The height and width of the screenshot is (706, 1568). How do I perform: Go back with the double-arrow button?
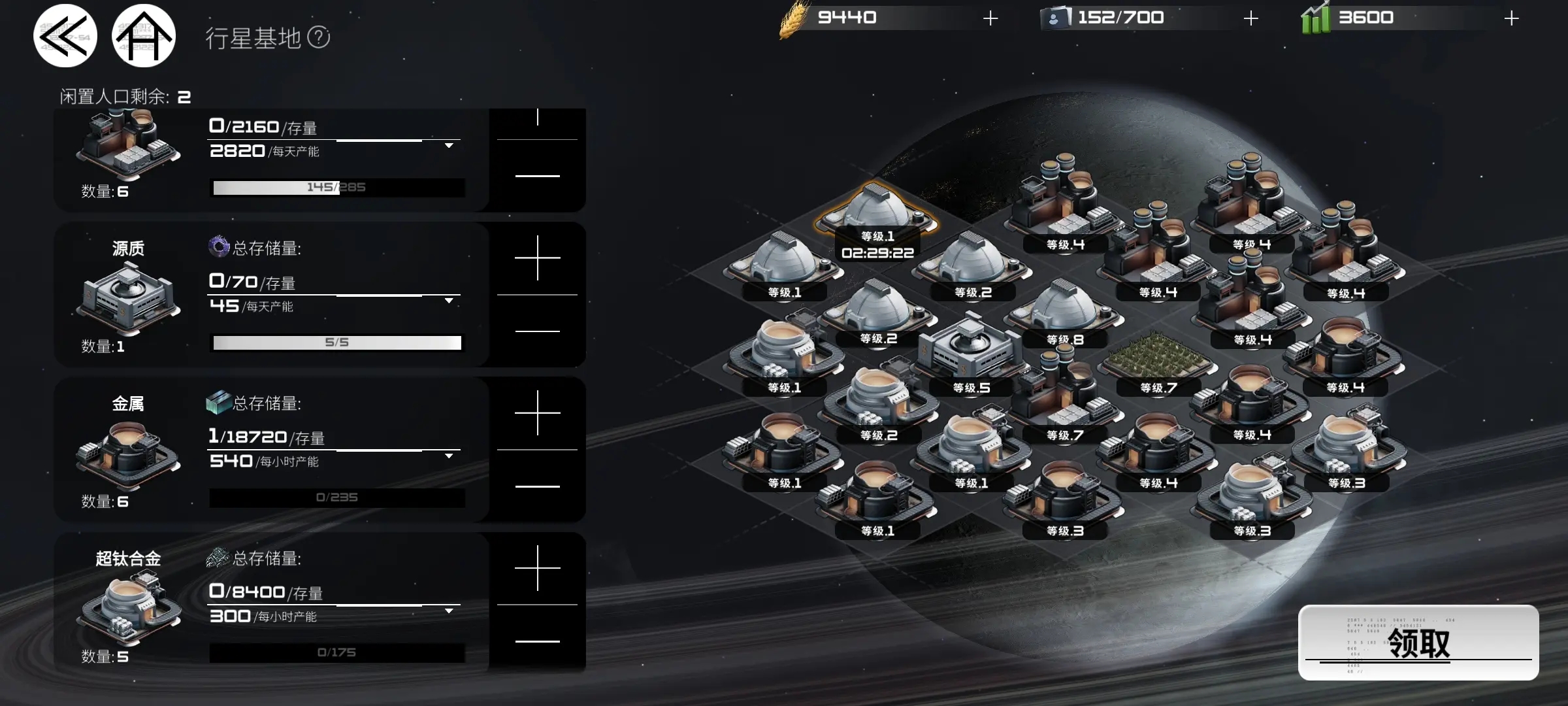click(65, 36)
